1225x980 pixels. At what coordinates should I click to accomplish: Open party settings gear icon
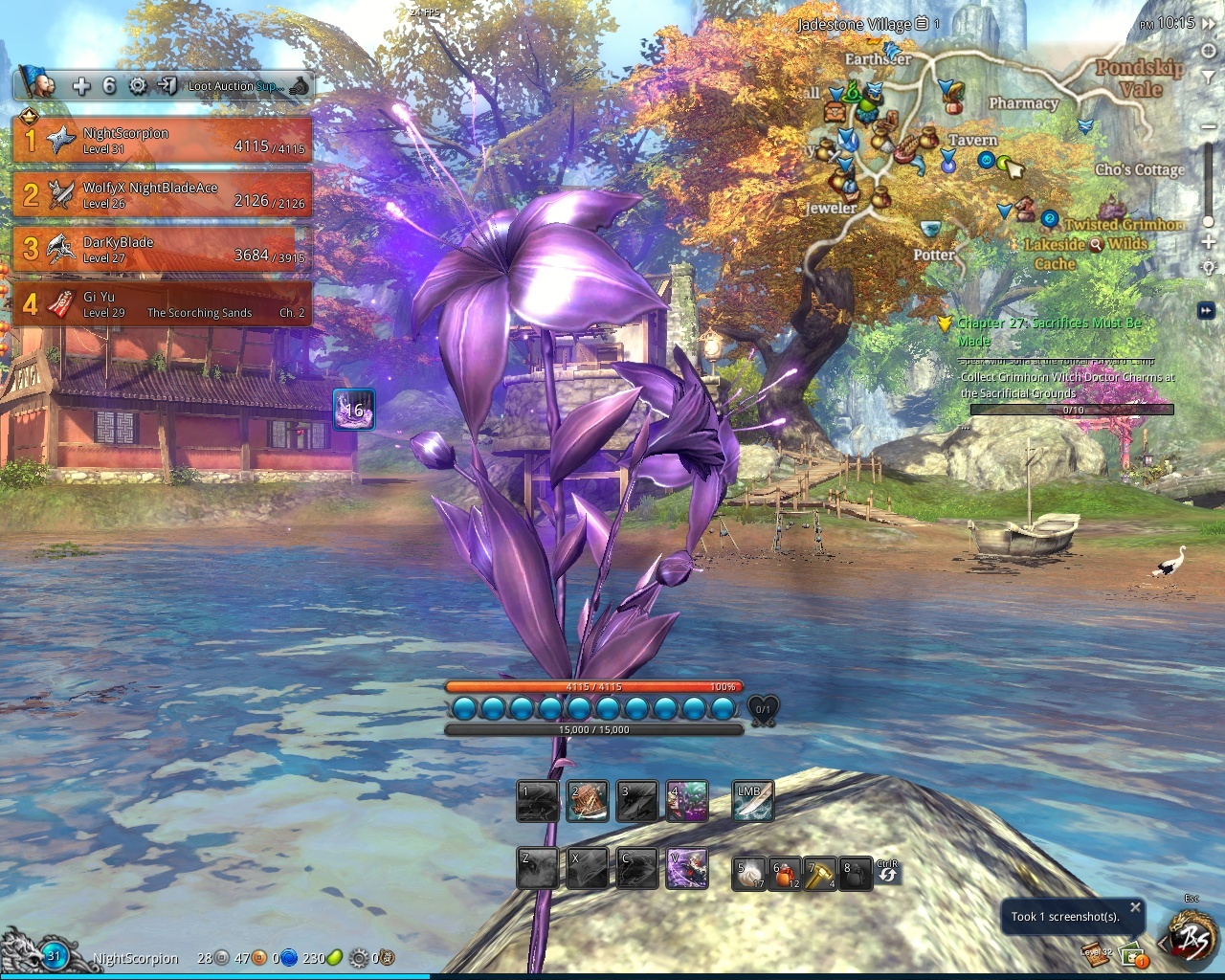coord(138,86)
